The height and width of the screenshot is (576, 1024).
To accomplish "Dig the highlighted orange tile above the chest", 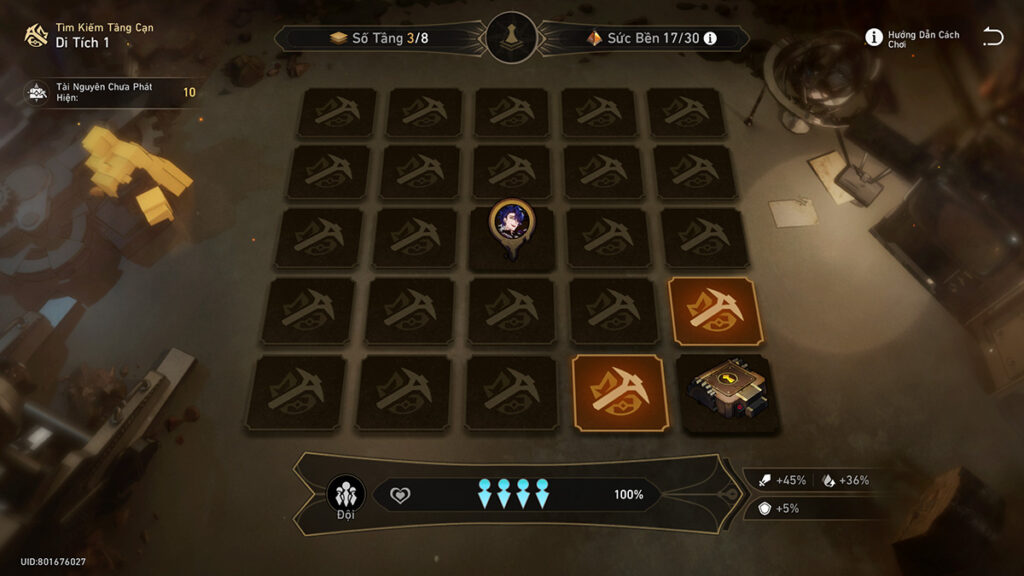I will [715, 311].
